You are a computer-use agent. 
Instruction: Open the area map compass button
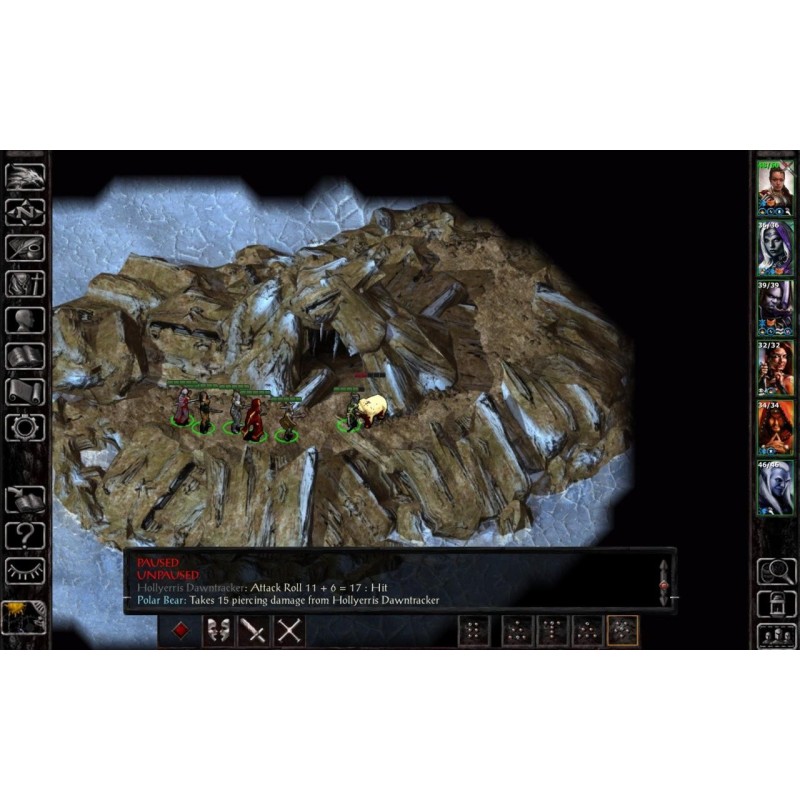tap(25, 212)
